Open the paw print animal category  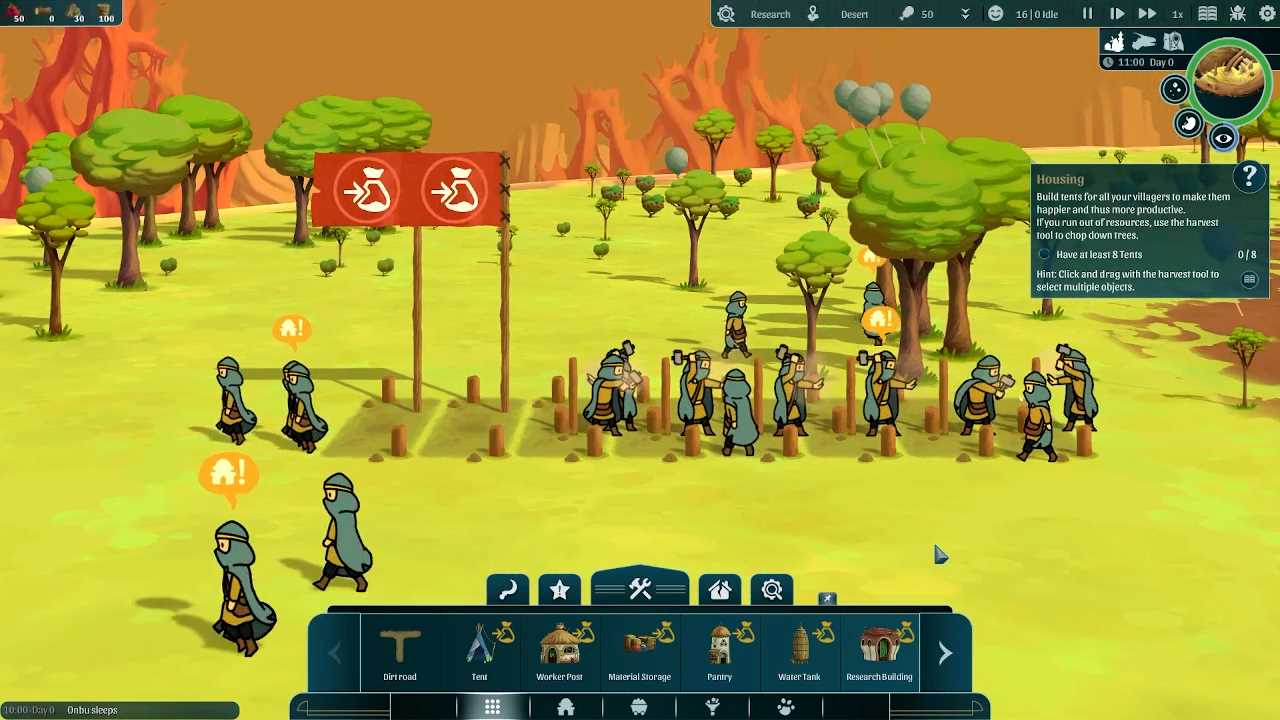pyautogui.click(x=786, y=708)
